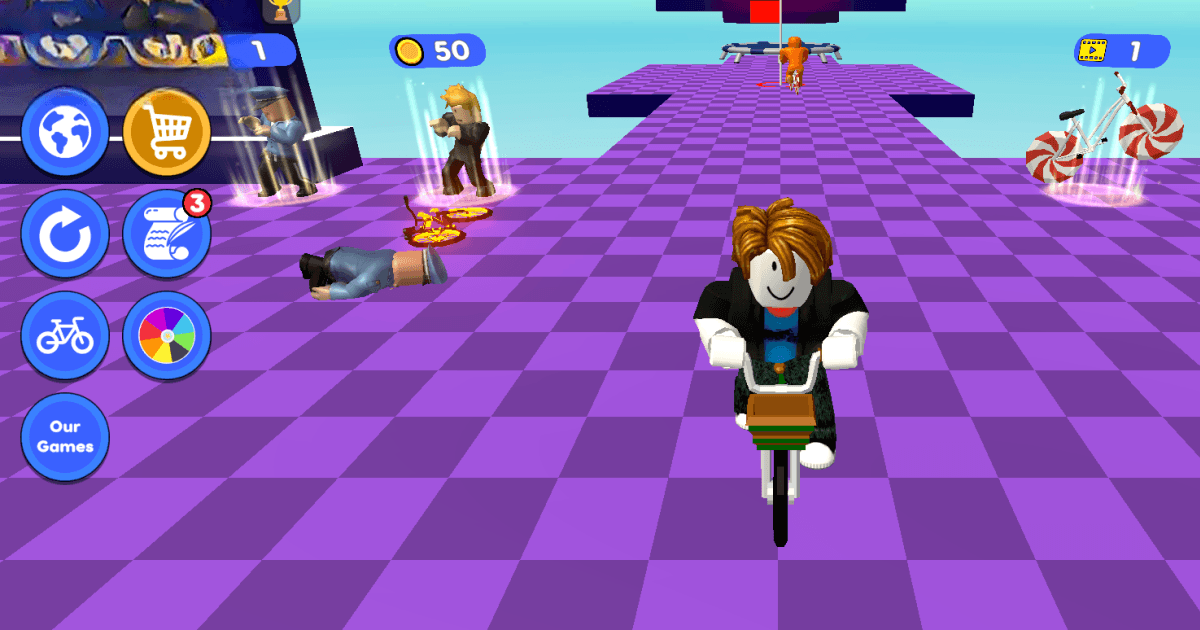Open the quest scroll with notifications
1200x630 pixels.
[166, 234]
